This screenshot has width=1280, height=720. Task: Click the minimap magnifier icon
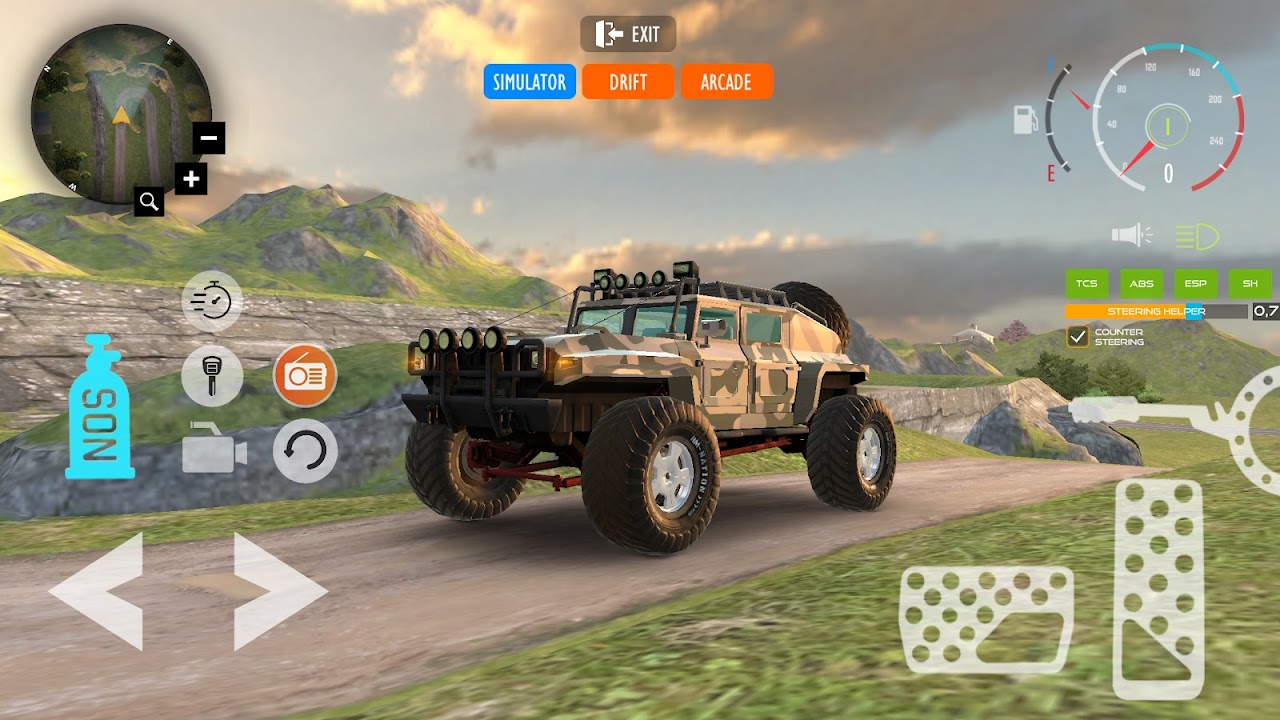coord(149,202)
